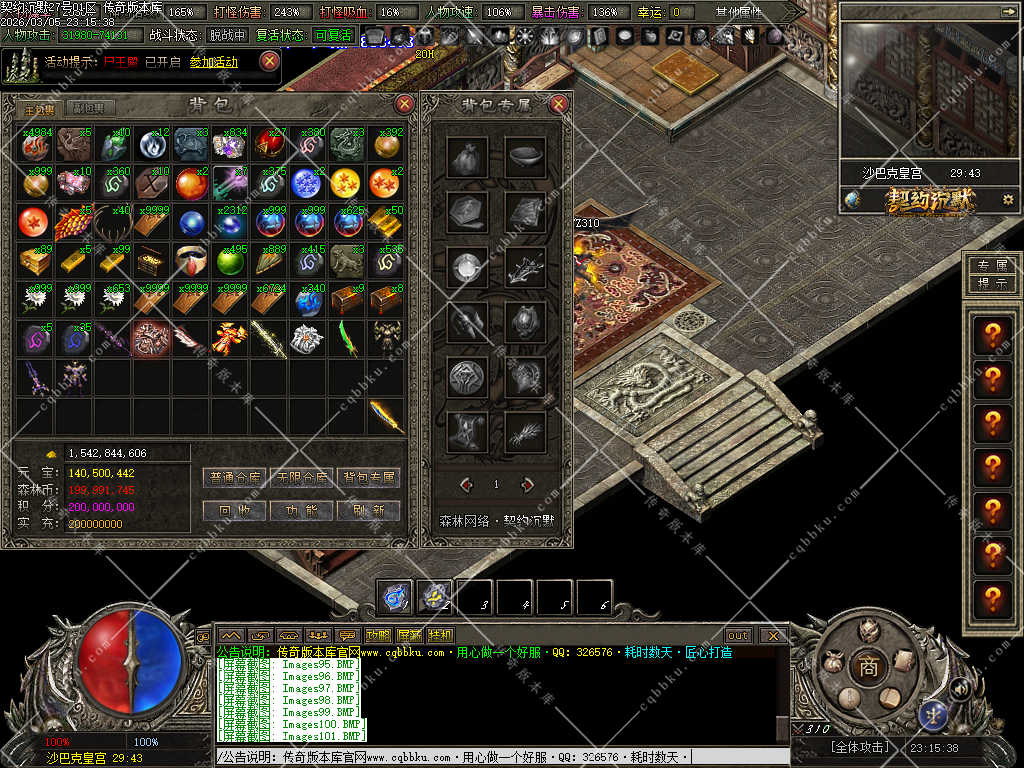
Task: Click the 回收 recycle button
Action: click(234, 510)
